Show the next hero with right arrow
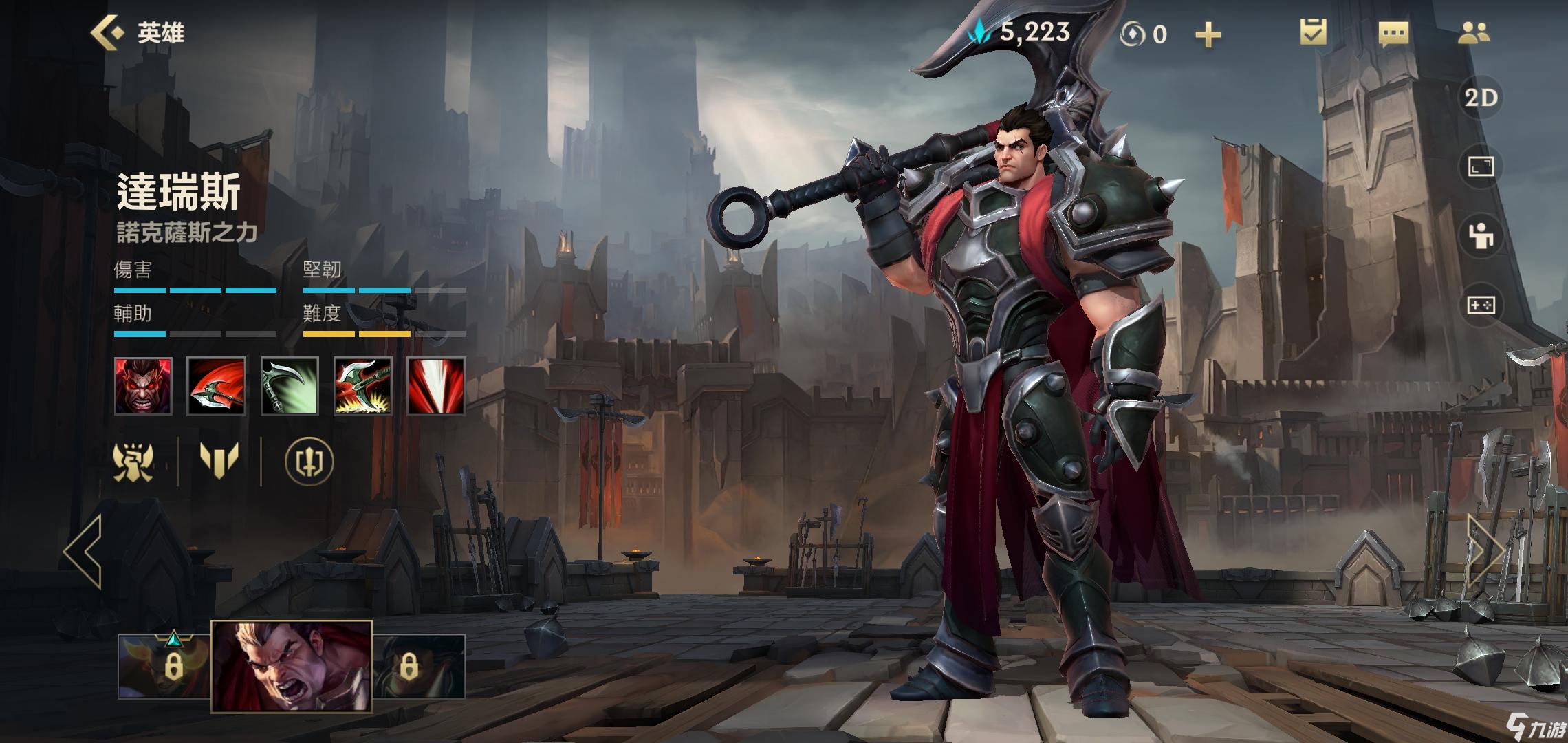 [x=1485, y=551]
